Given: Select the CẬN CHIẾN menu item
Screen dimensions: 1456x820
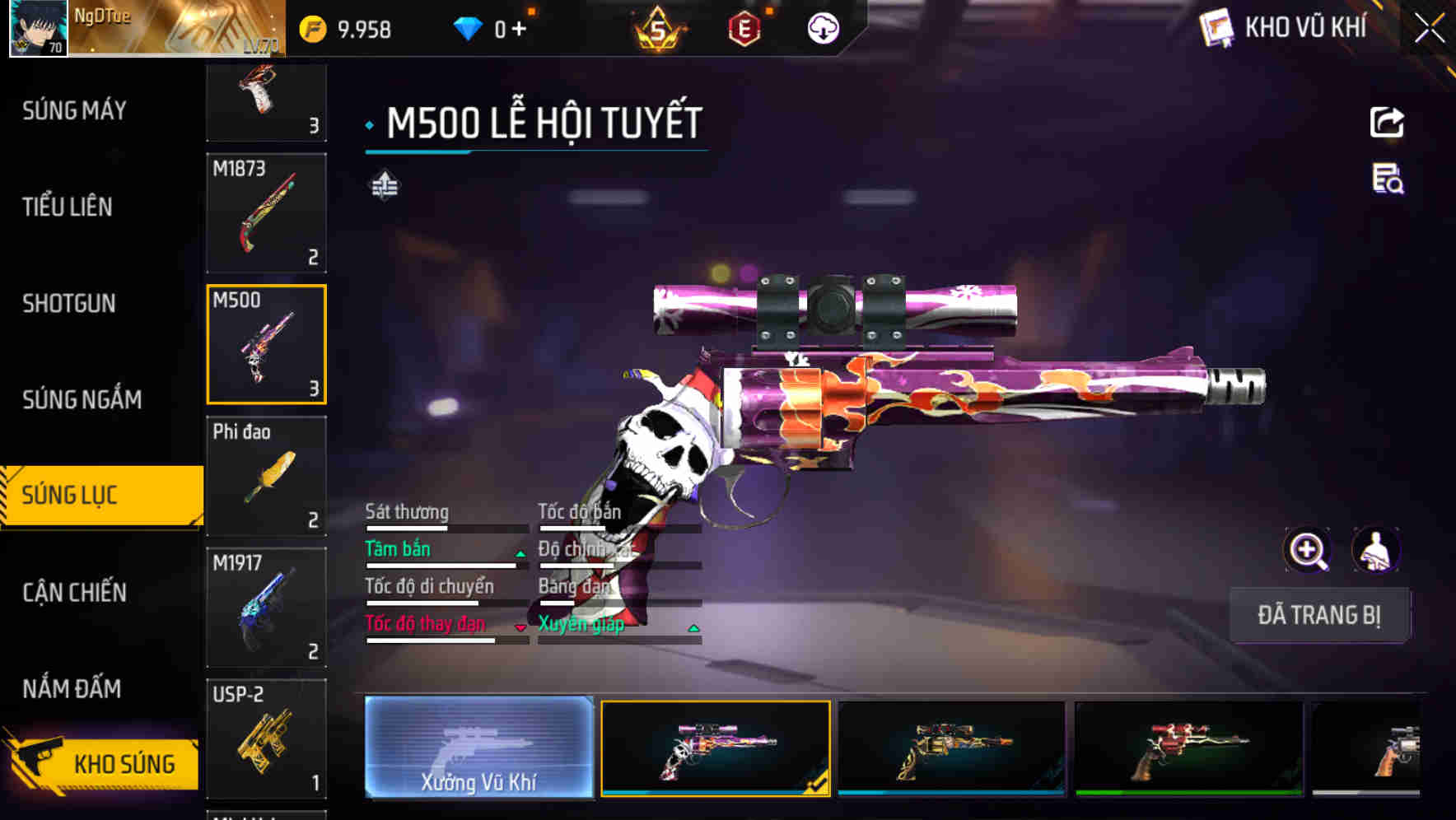Looking at the screenshot, I should tap(74, 593).
